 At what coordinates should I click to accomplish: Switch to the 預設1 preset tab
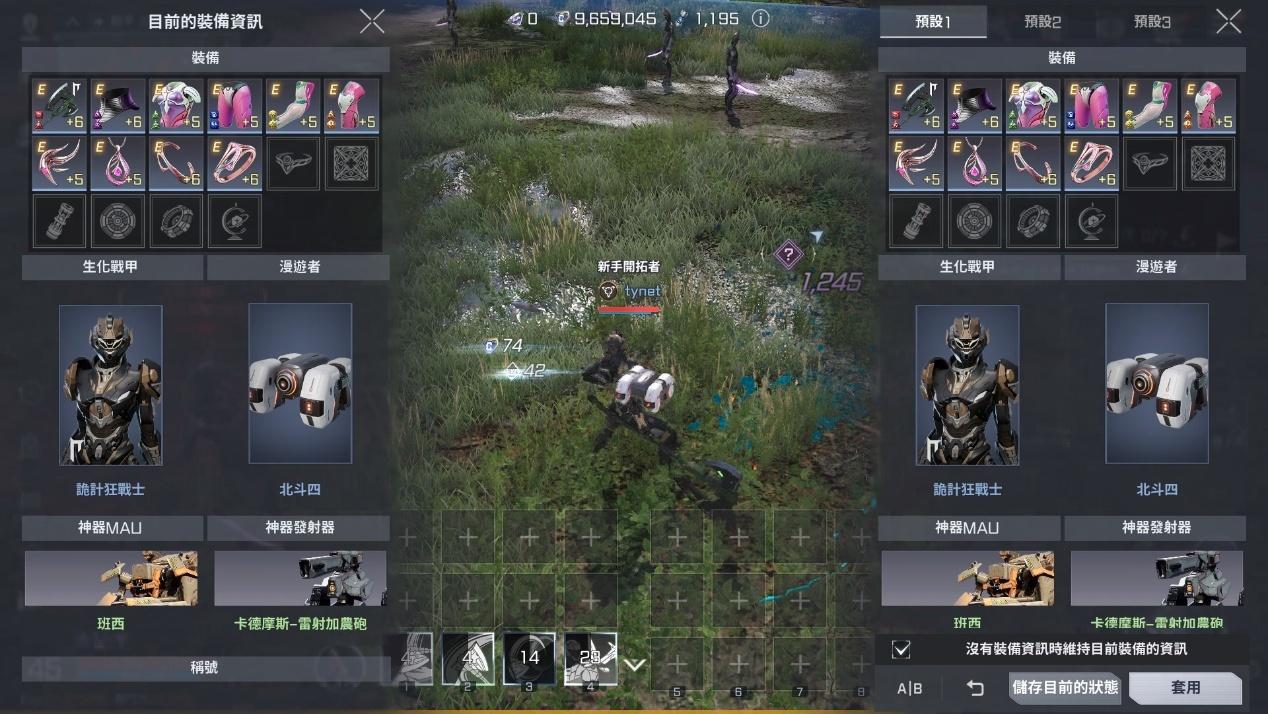coord(933,22)
